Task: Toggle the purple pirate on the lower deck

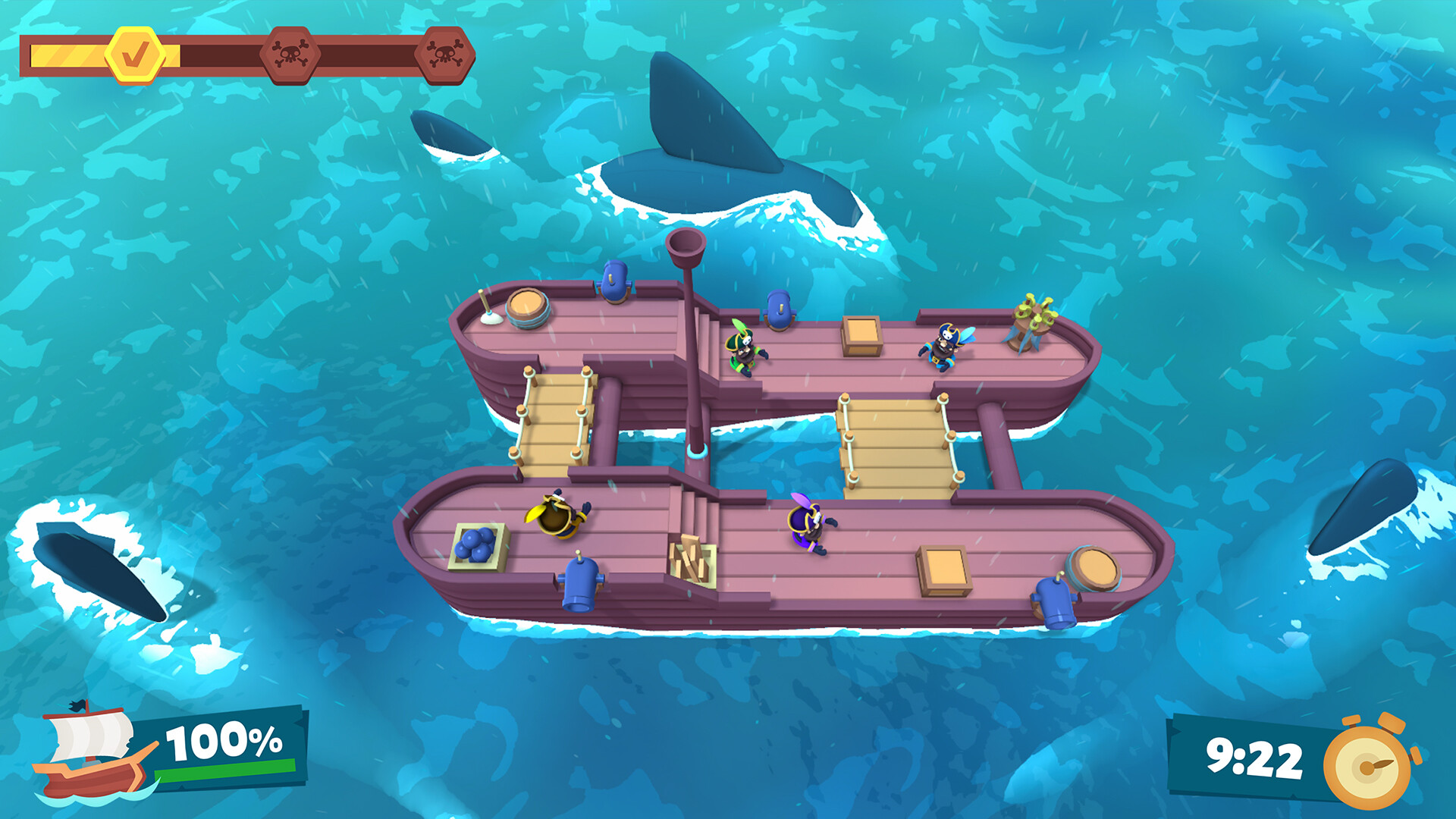Action: tap(808, 523)
